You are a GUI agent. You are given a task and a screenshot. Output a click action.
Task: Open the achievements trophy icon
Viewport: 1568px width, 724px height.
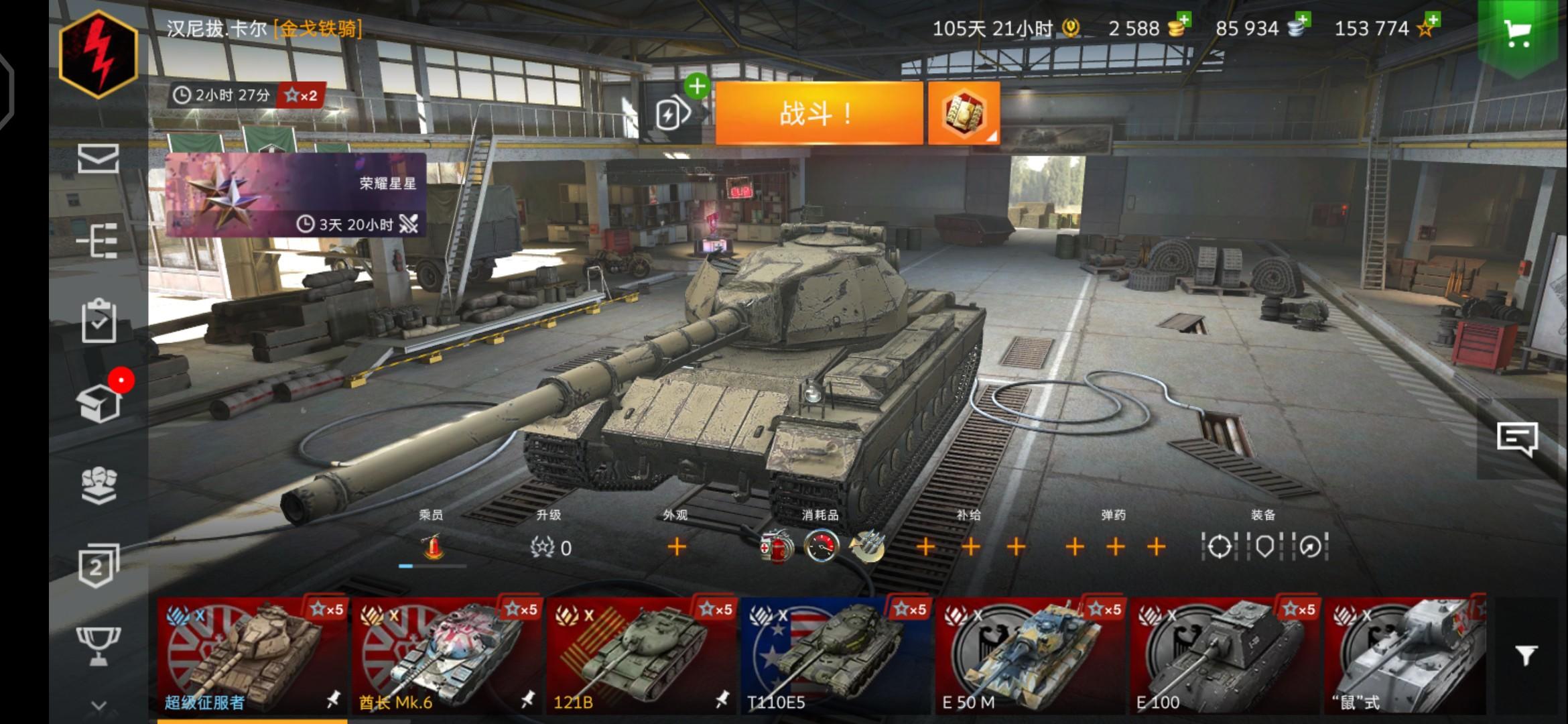(x=99, y=645)
